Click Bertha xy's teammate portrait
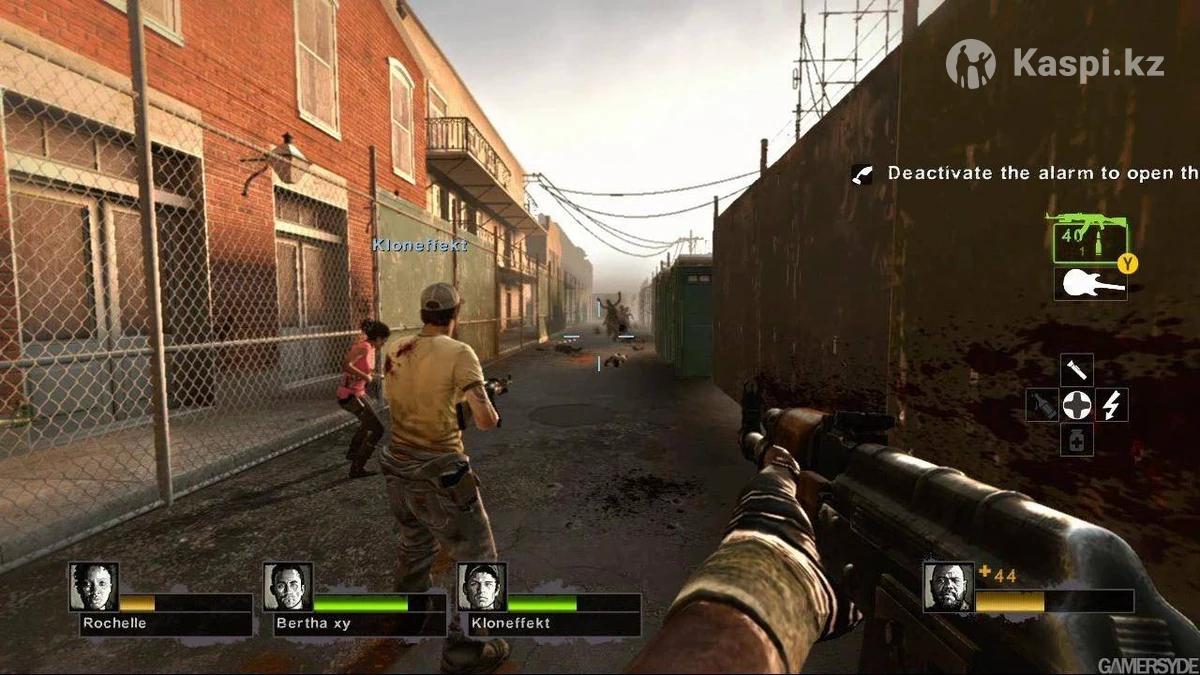1200x675 pixels. click(x=288, y=587)
